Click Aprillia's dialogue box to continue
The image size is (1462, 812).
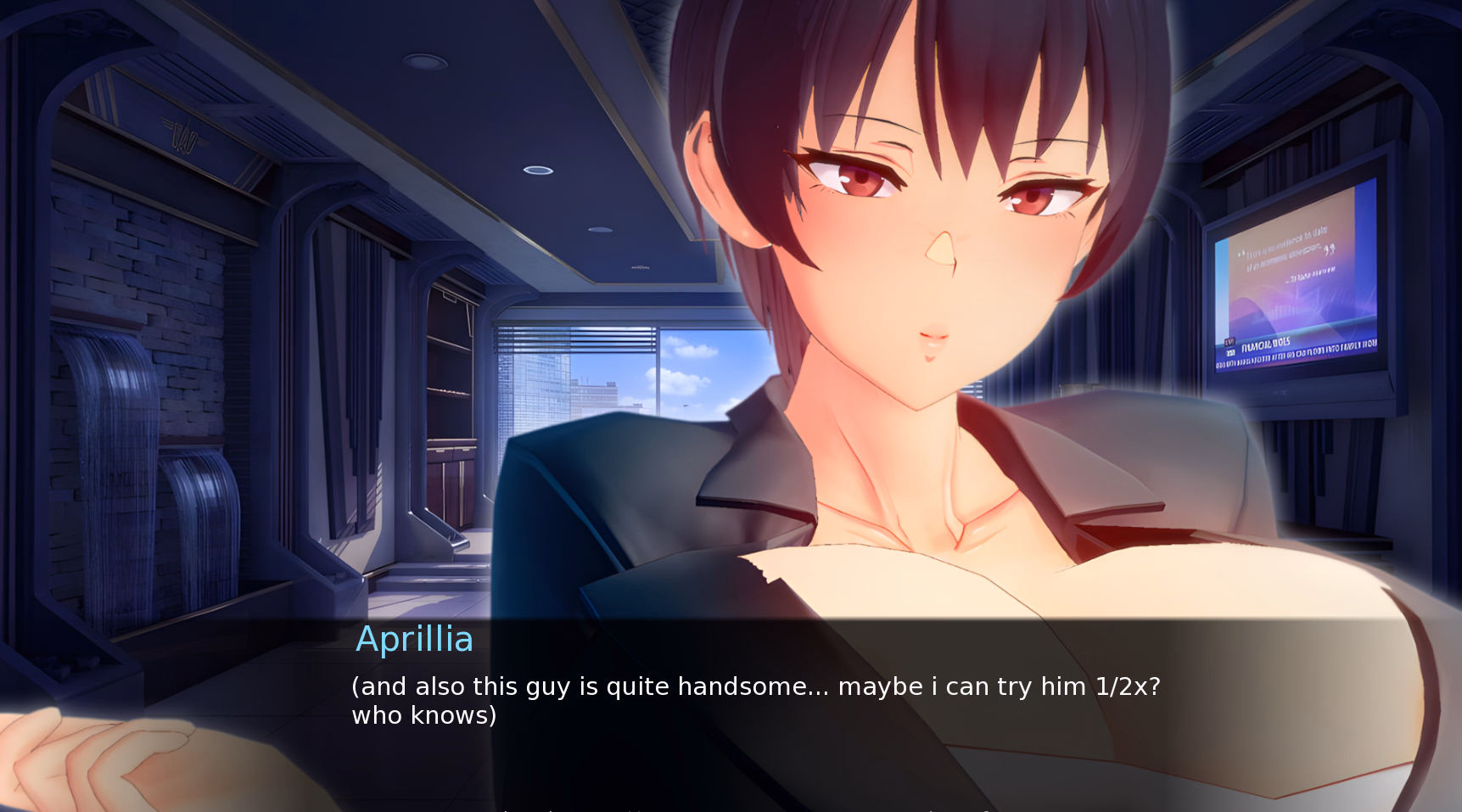pyautogui.click(x=755, y=701)
